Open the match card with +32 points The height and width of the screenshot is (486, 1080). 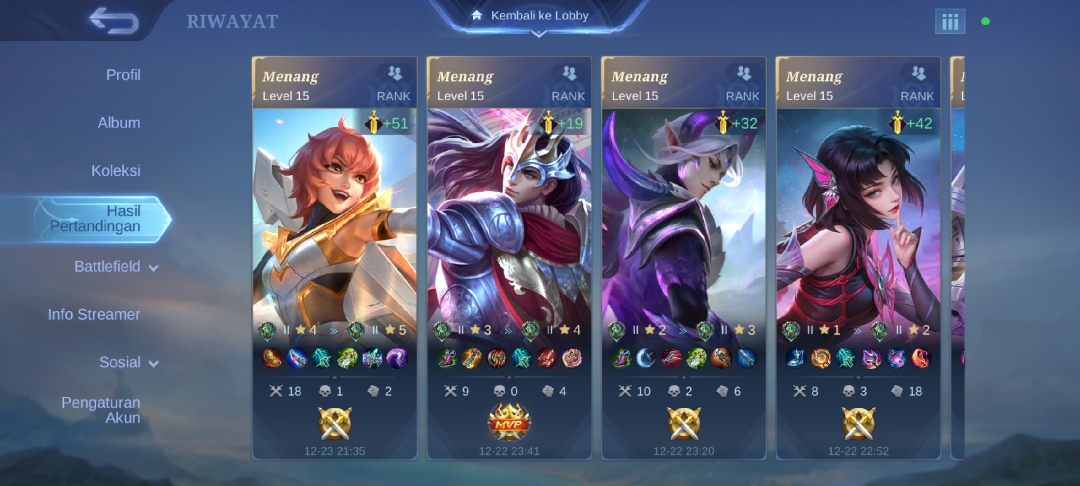click(684, 258)
